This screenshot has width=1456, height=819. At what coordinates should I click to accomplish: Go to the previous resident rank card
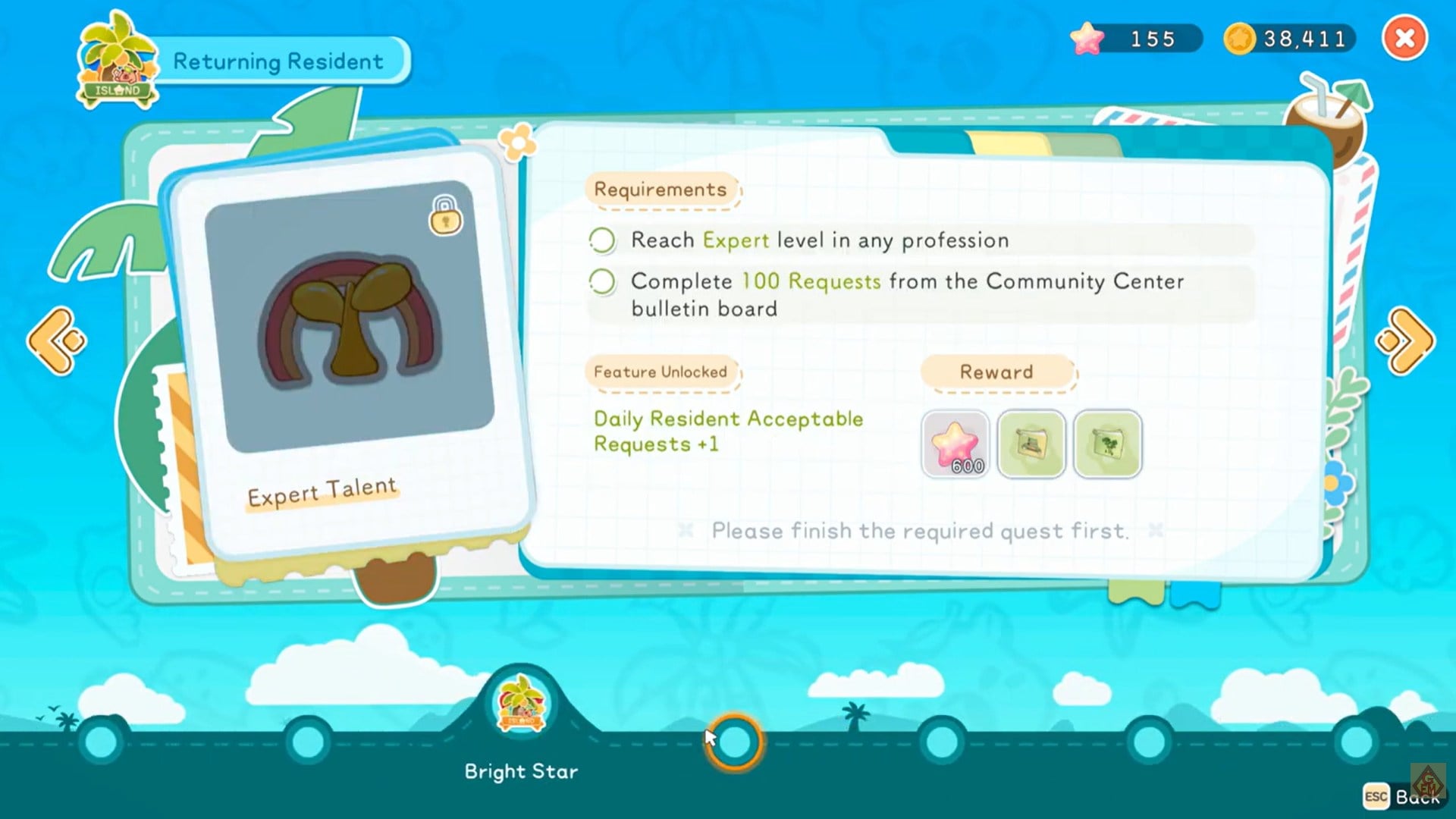click(x=57, y=341)
